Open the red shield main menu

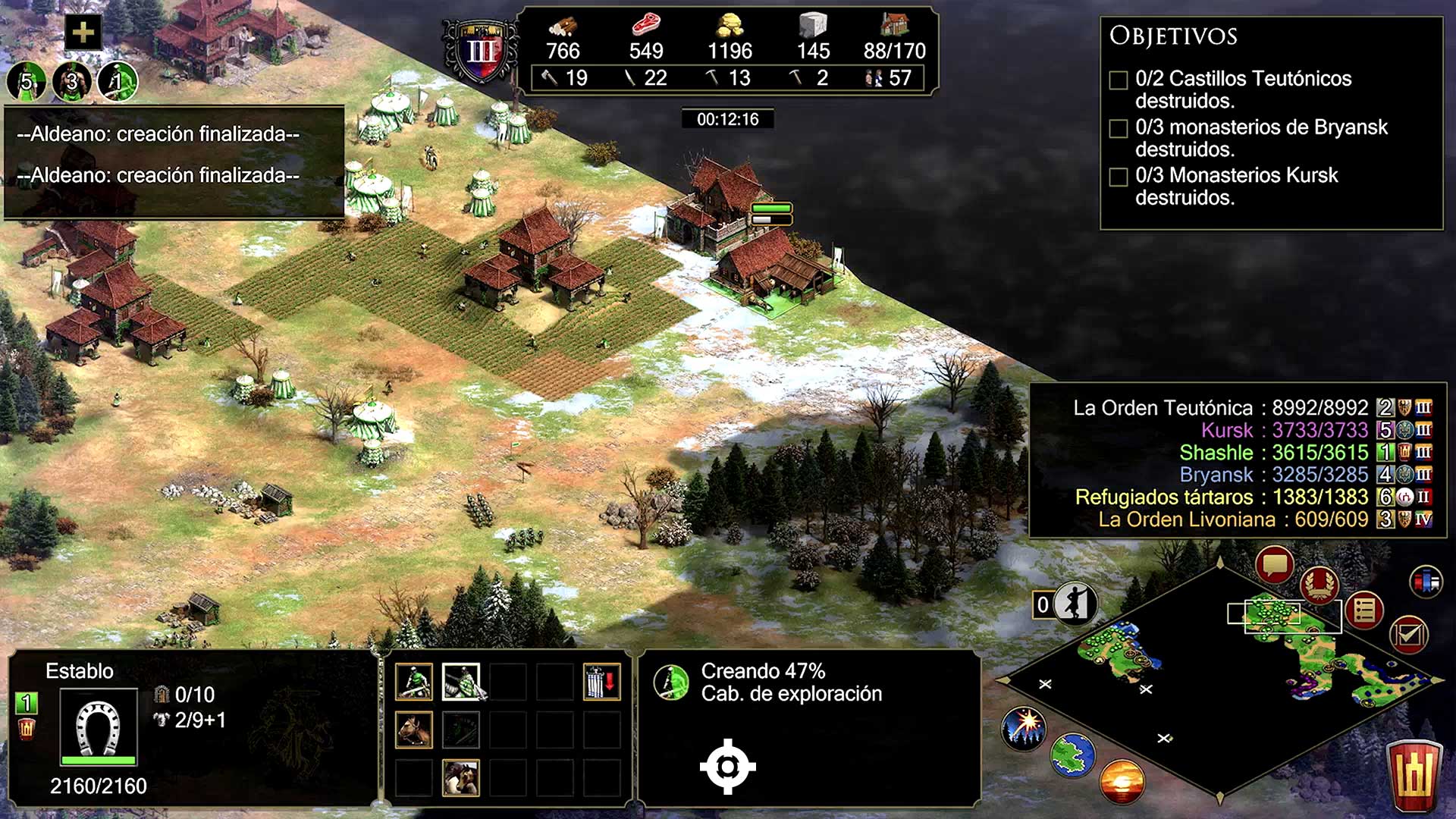tap(1414, 776)
